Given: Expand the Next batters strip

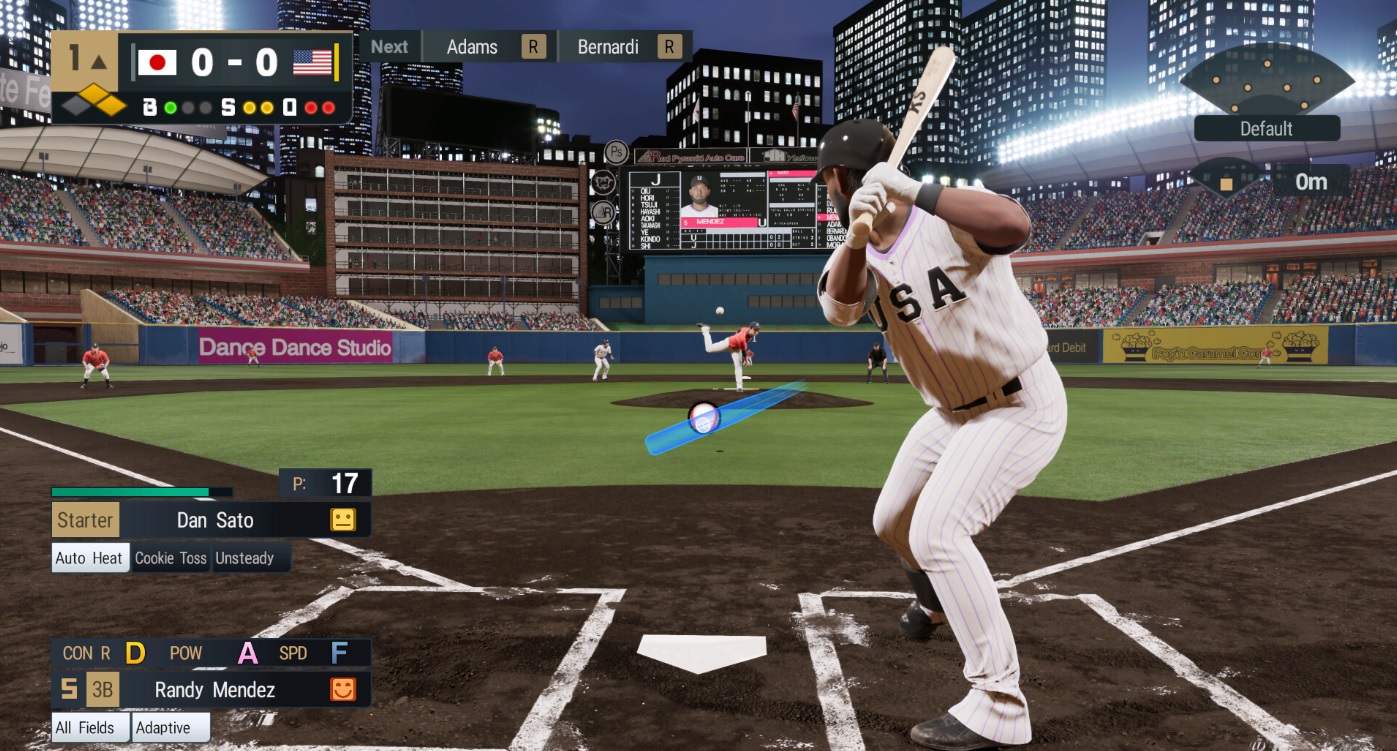Looking at the screenshot, I should point(389,46).
